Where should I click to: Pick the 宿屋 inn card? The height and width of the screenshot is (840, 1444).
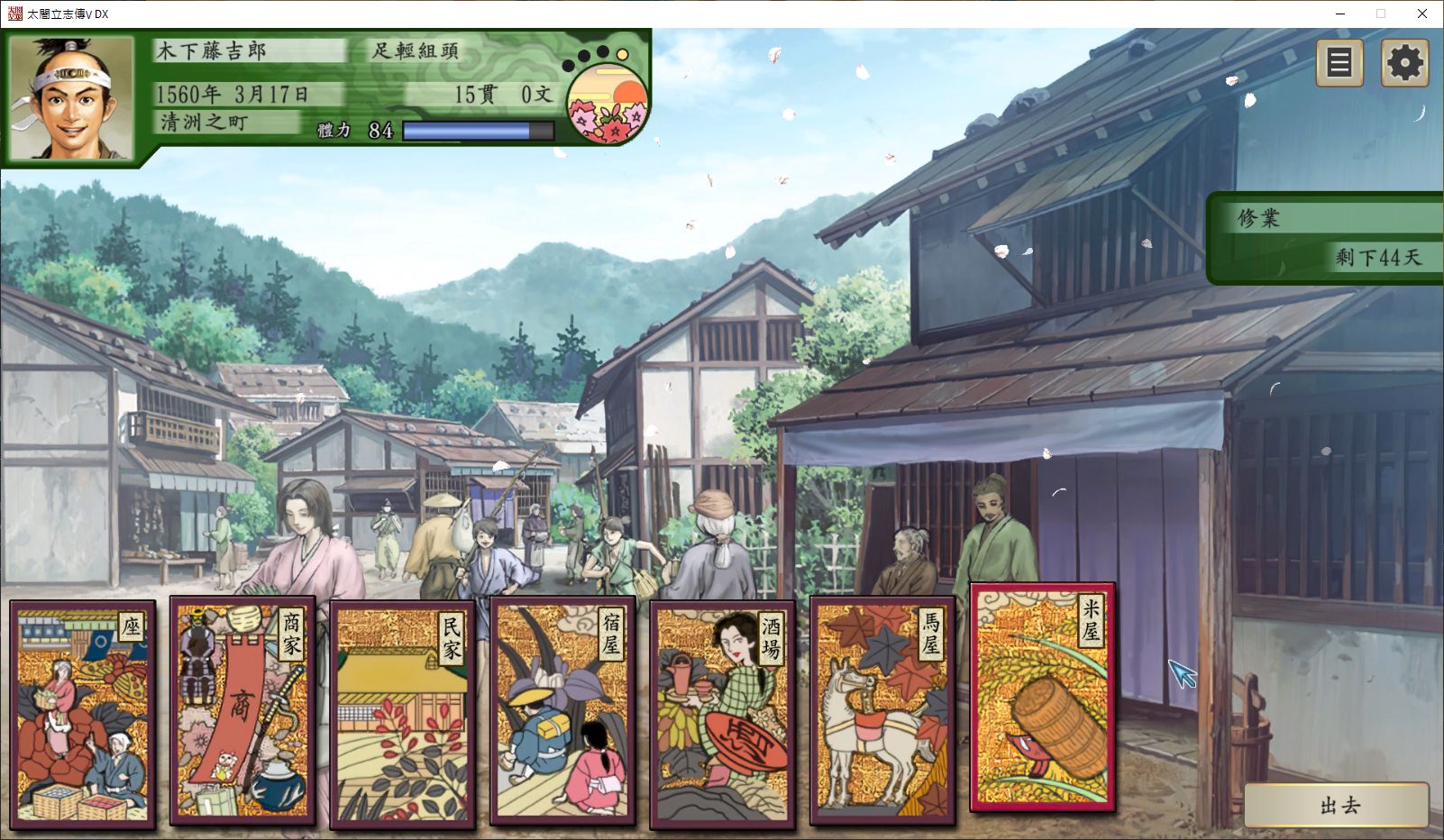[x=562, y=711]
